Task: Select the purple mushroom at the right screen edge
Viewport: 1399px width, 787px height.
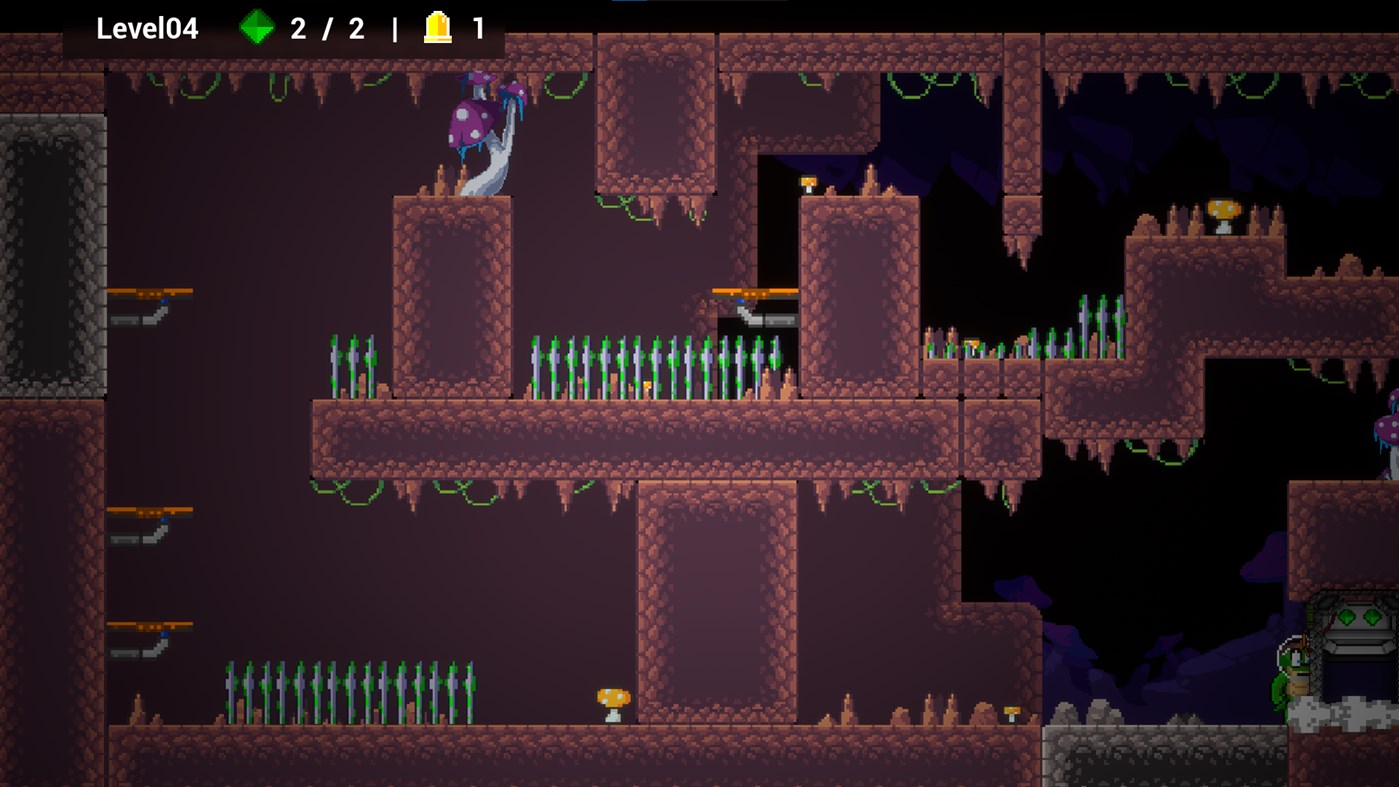Action: (x=1390, y=430)
